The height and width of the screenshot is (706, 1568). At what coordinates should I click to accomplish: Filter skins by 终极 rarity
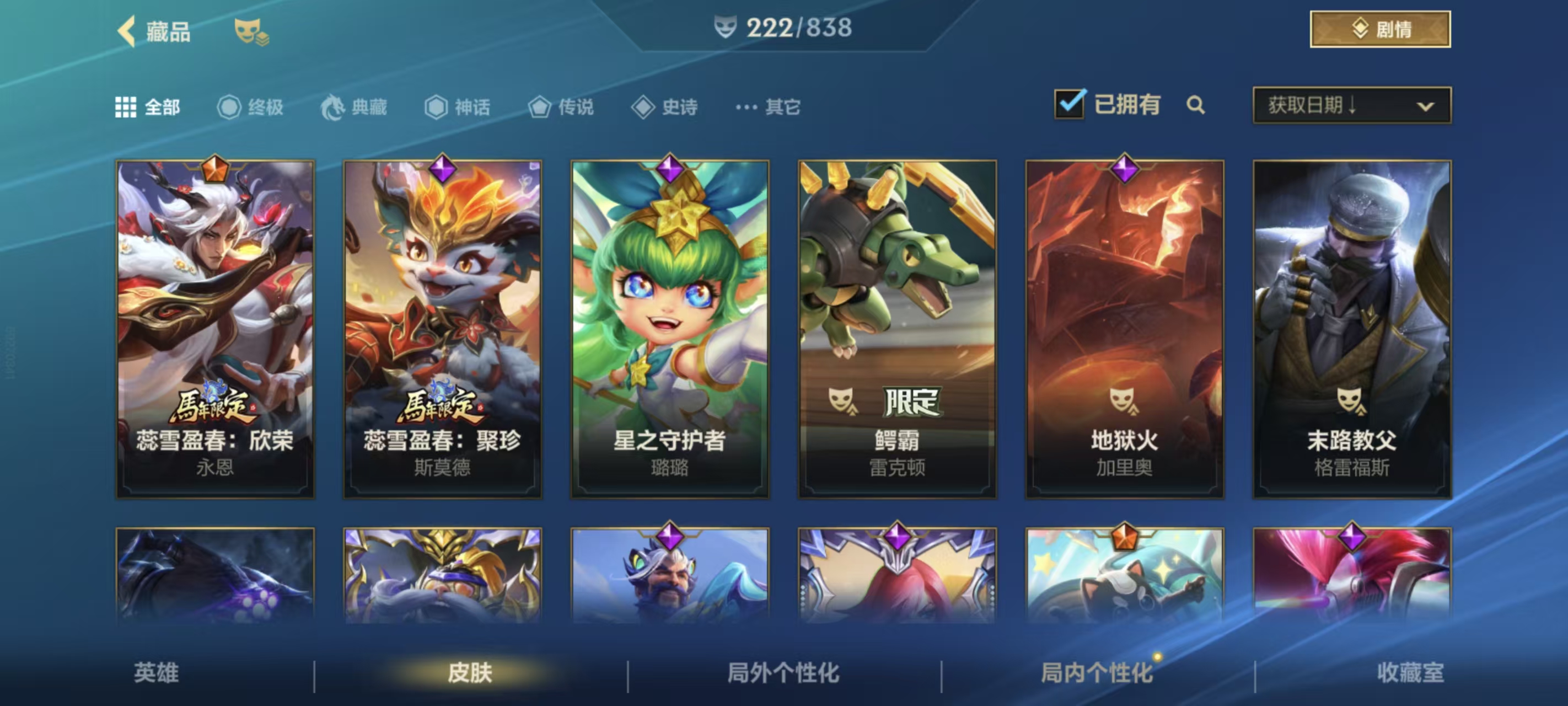click(250, 107)
